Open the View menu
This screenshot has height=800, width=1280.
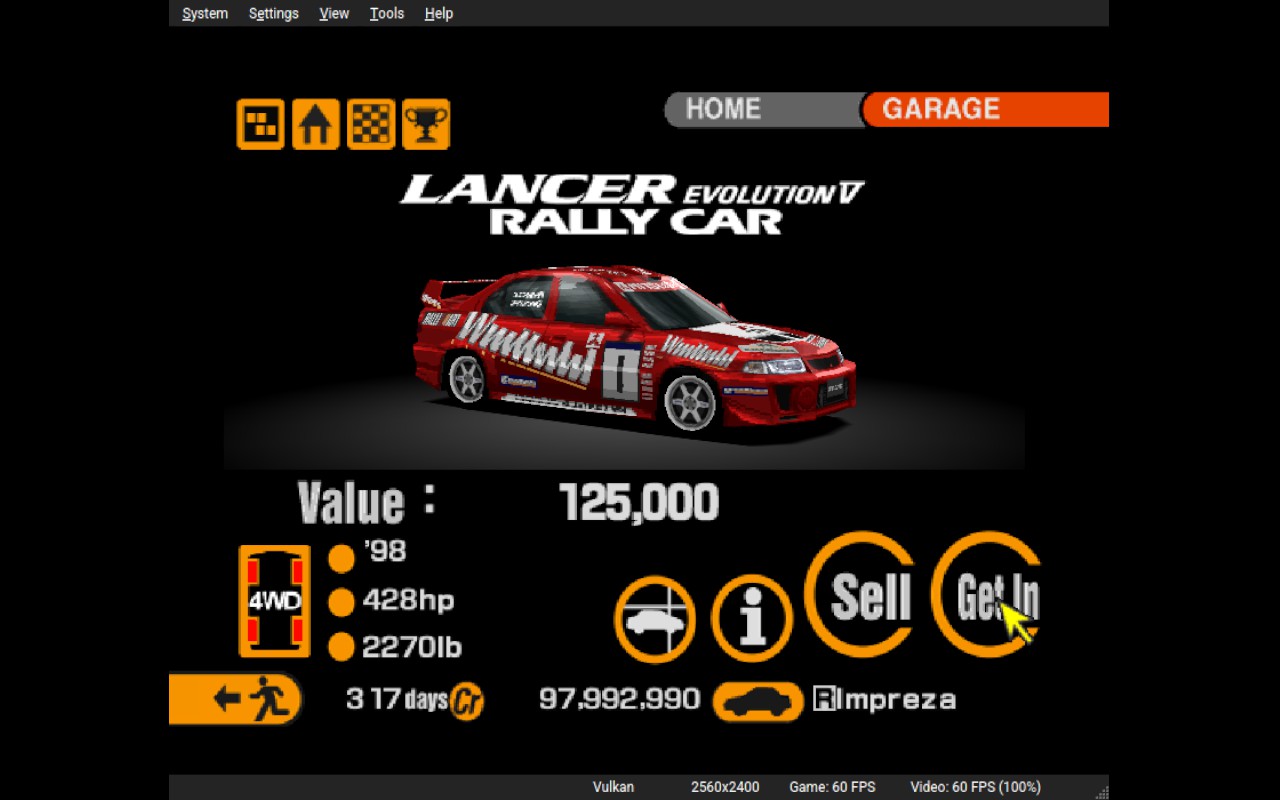334,13
